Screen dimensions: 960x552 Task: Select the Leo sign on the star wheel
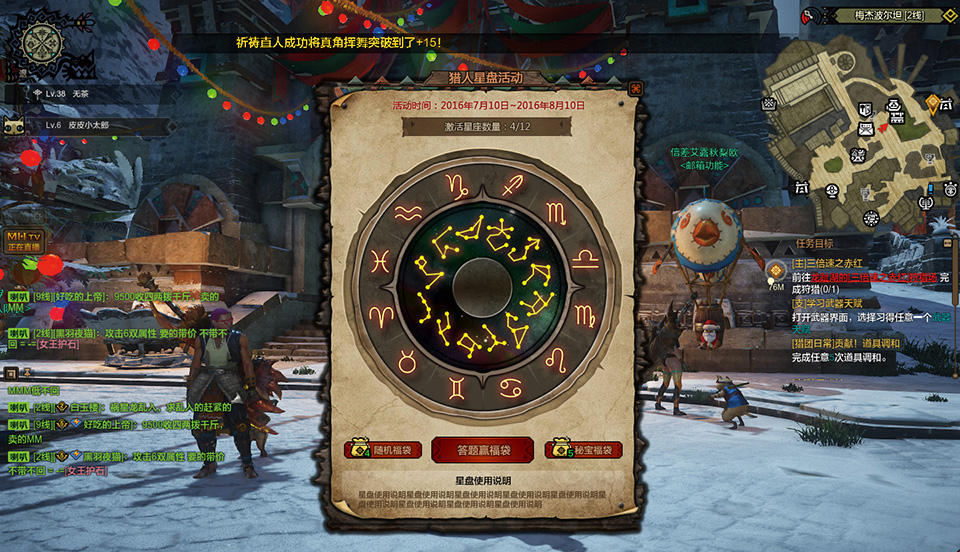[x=556, y=357]
